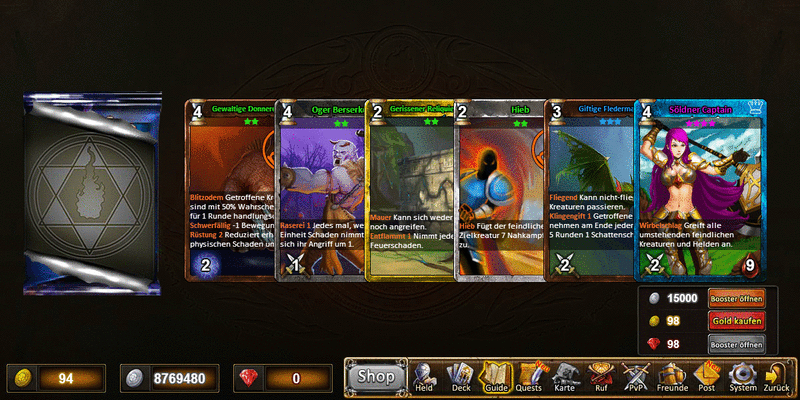Select the Oger Berserker card
This screenshot has width=800, height=400.
[320, 190]
